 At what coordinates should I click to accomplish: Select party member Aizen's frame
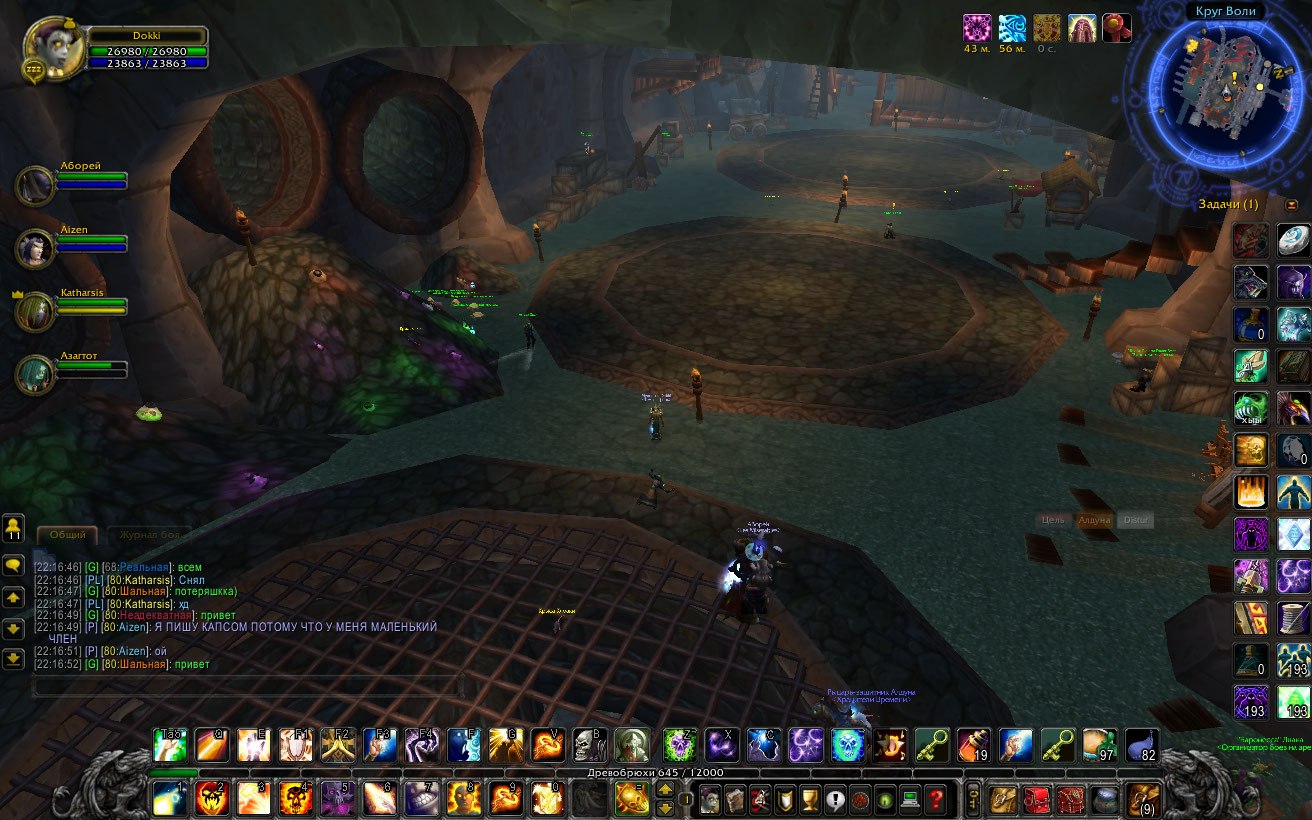pos(36,248)
